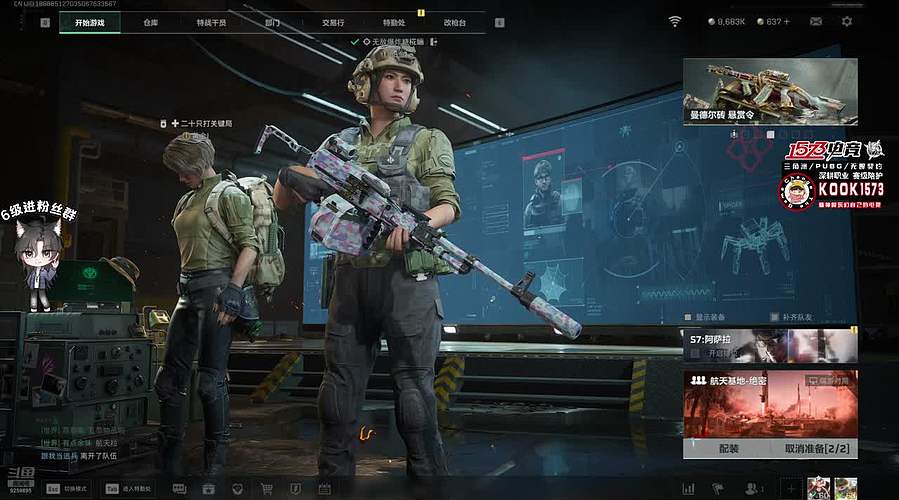Open the shopping cart icon
Viewport: 899px width, 500px height.
tap(267, 489)
